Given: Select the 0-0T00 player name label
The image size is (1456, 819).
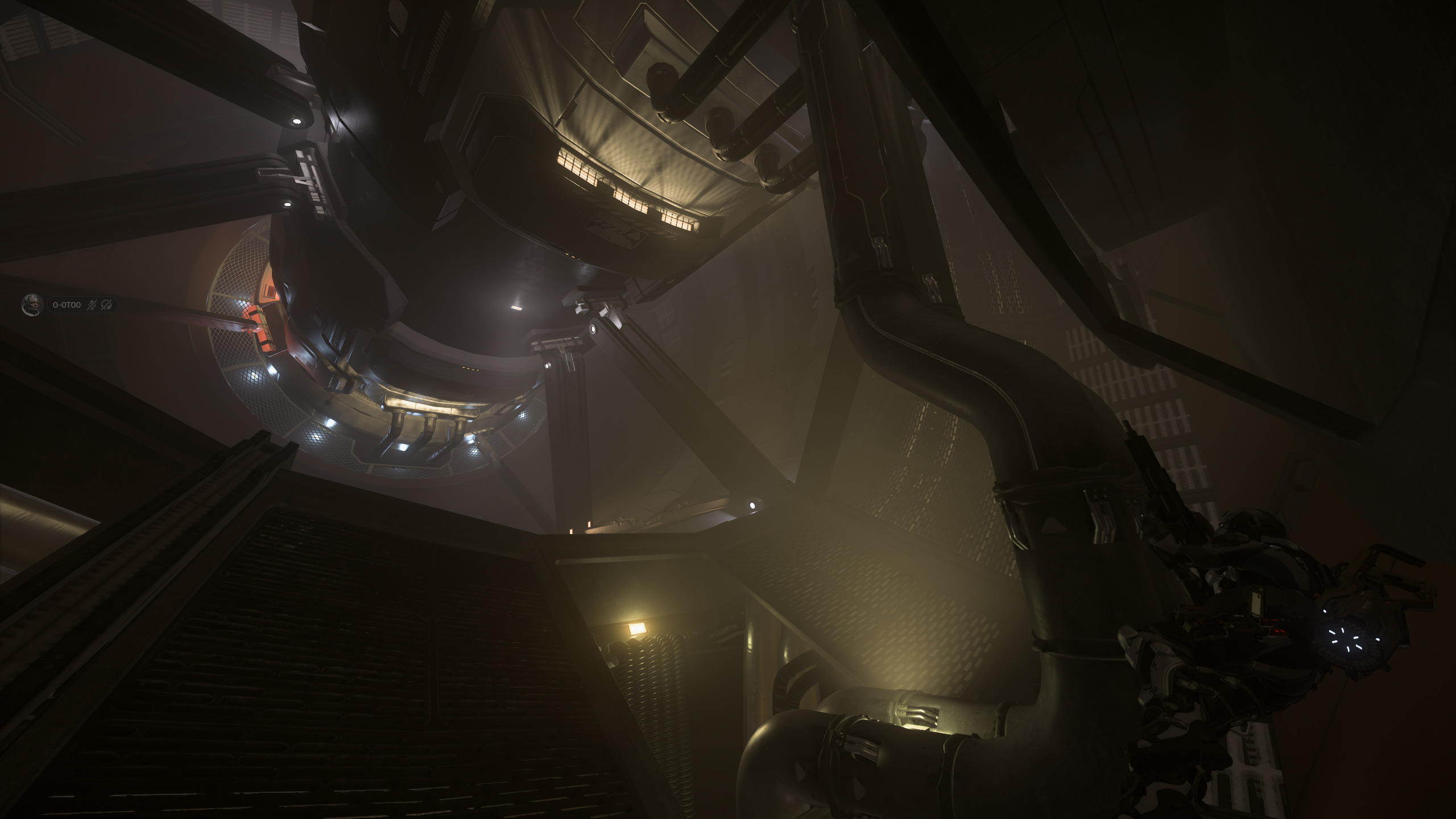Looking at the screenshot, I should (x=67, y=305).
